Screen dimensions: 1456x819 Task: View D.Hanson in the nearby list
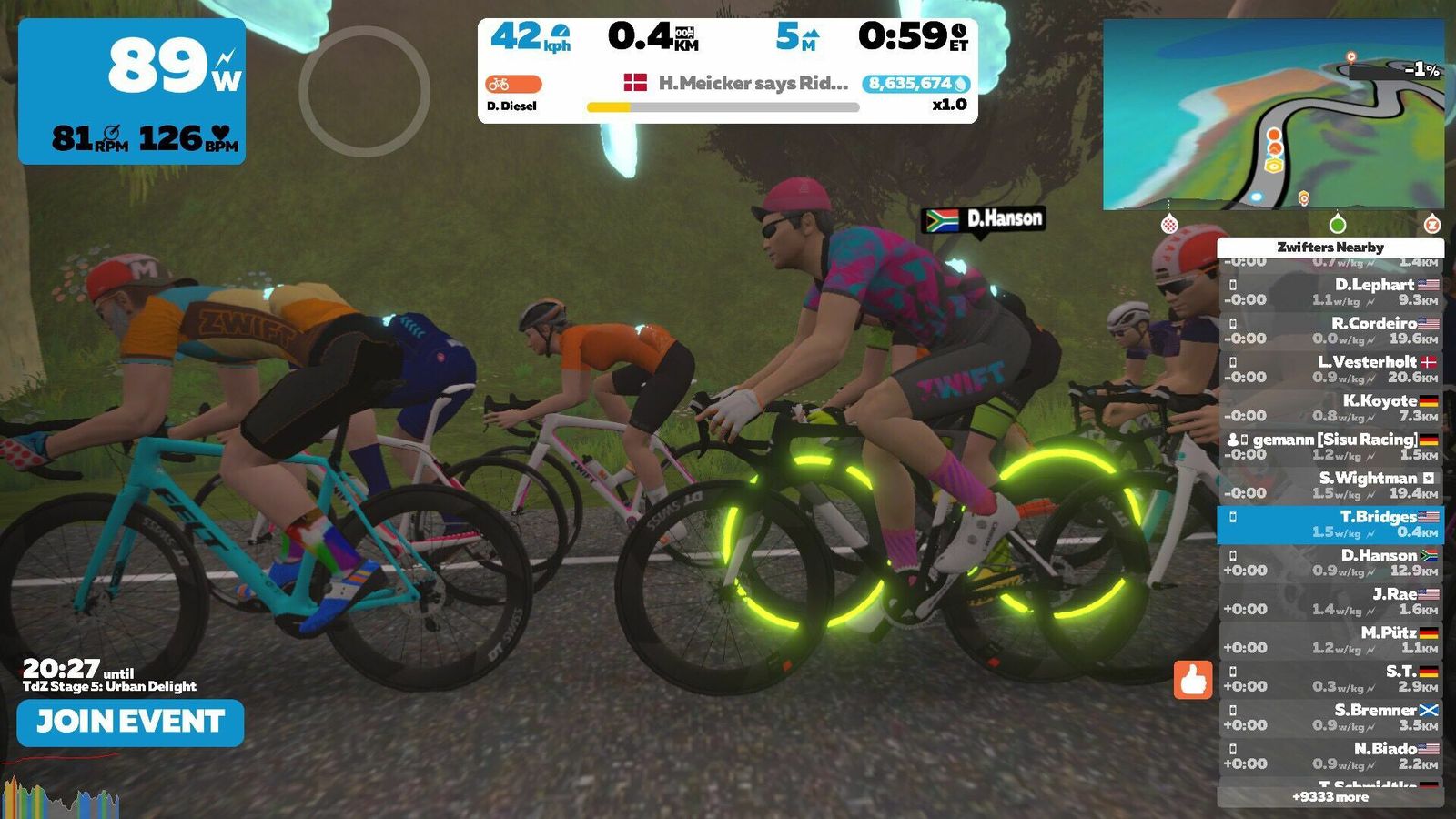(x=1330, y=562)
